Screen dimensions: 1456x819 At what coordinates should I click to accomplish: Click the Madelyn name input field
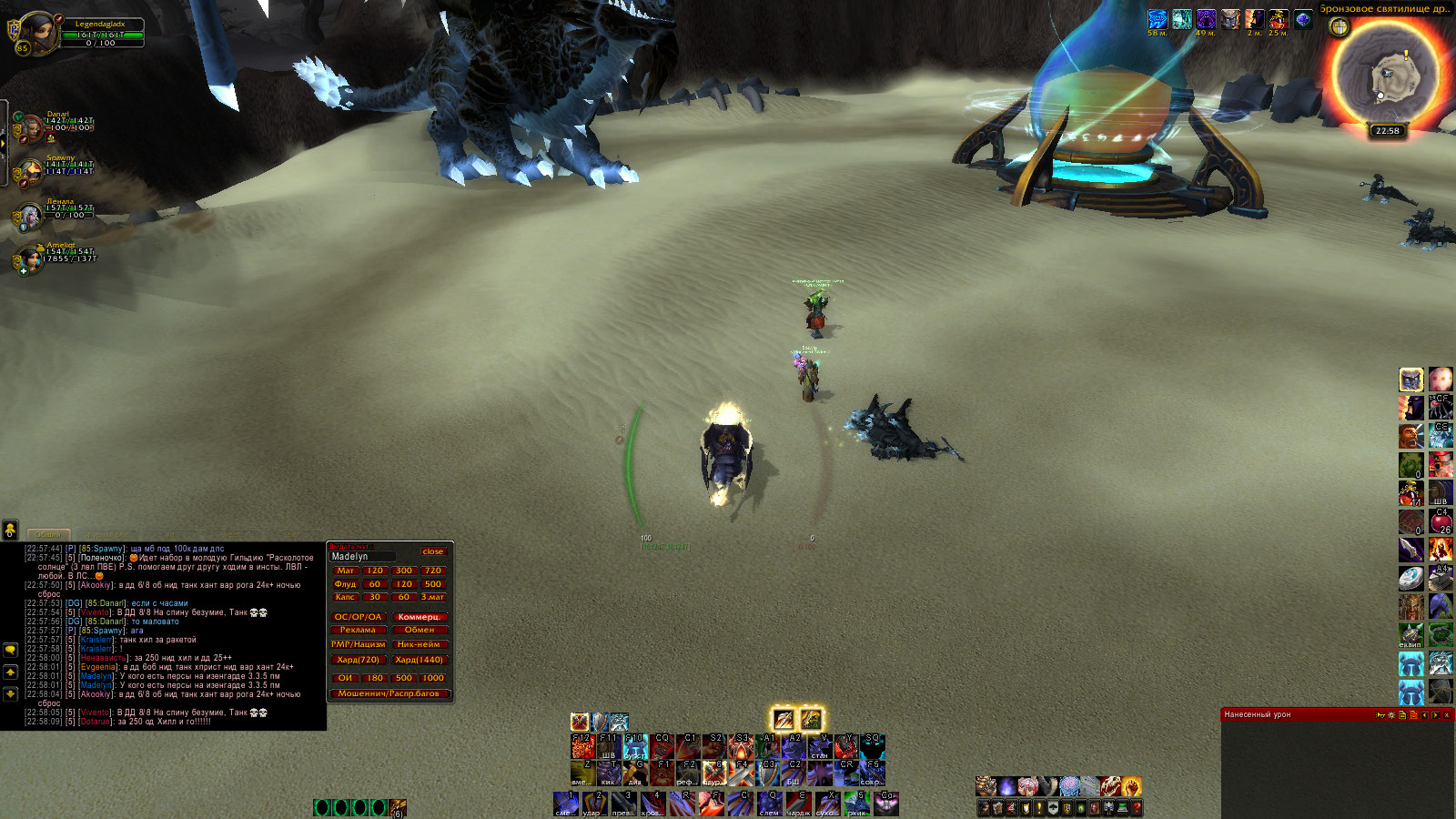(x=362, y=556)
